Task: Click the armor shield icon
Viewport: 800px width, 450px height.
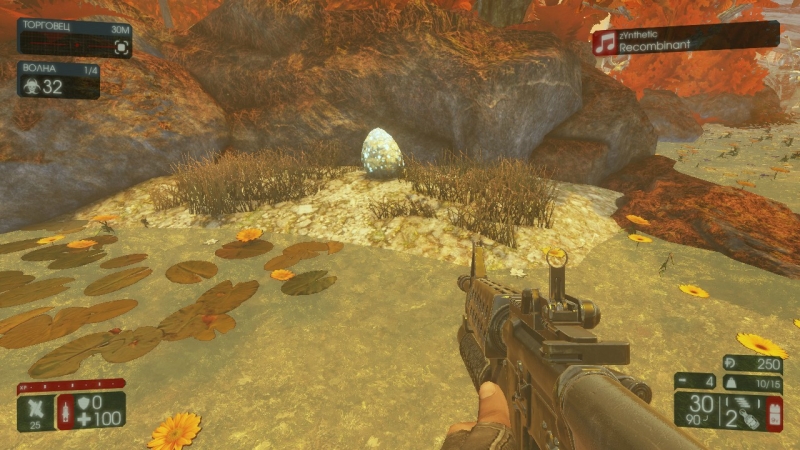Action: tap(84, 402)
